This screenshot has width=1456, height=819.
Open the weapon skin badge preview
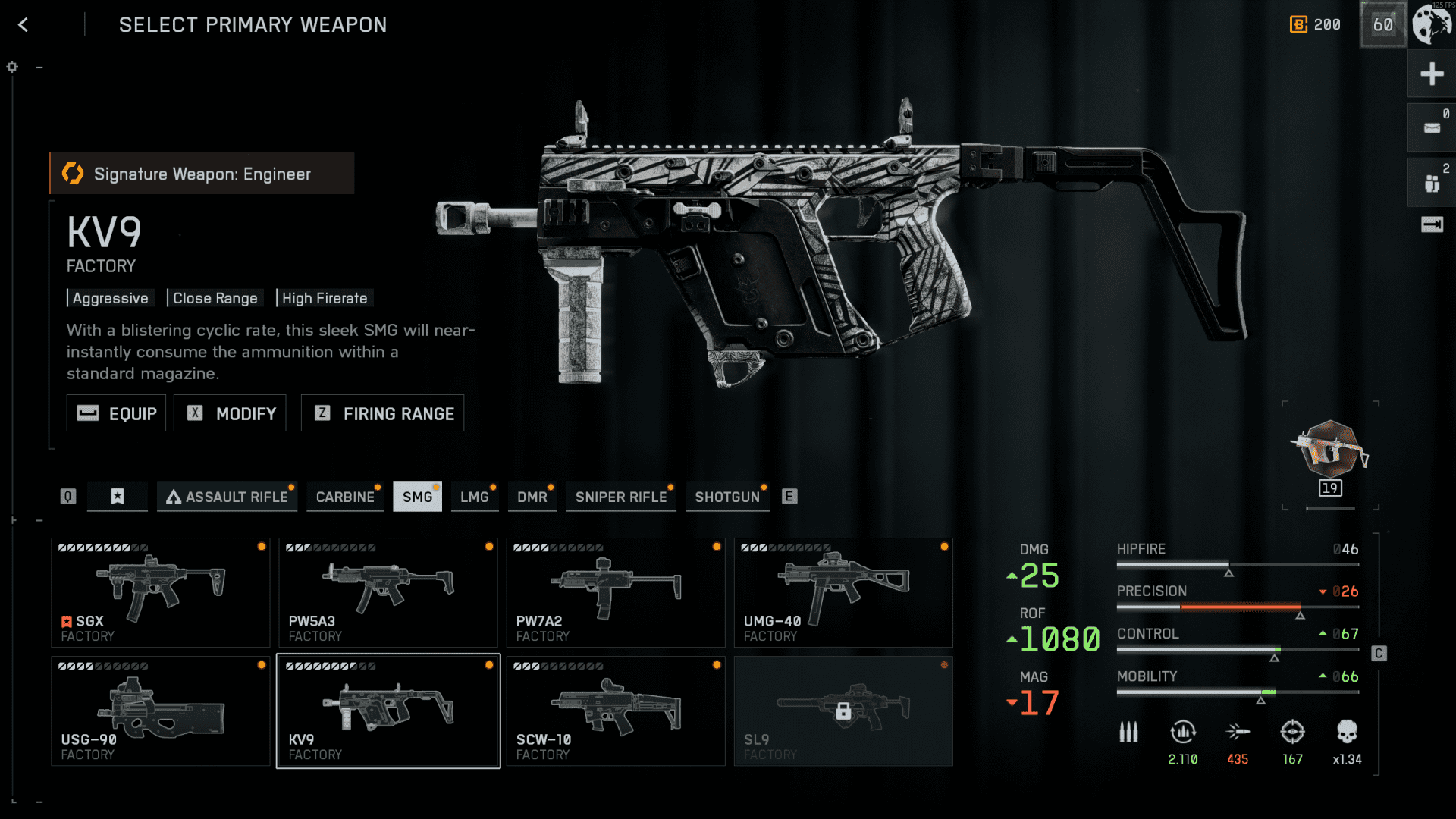pyautogui.click(x=1329, y=453)
